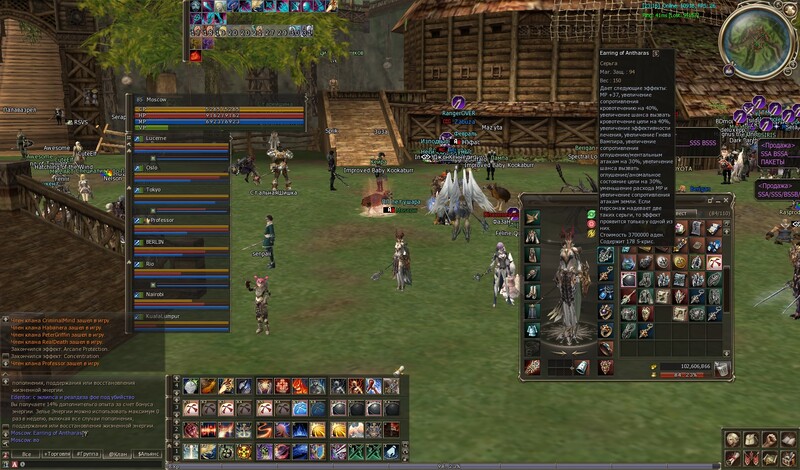Open the @Клан chat tab
The image size is (800, 470).
point(116,453)
